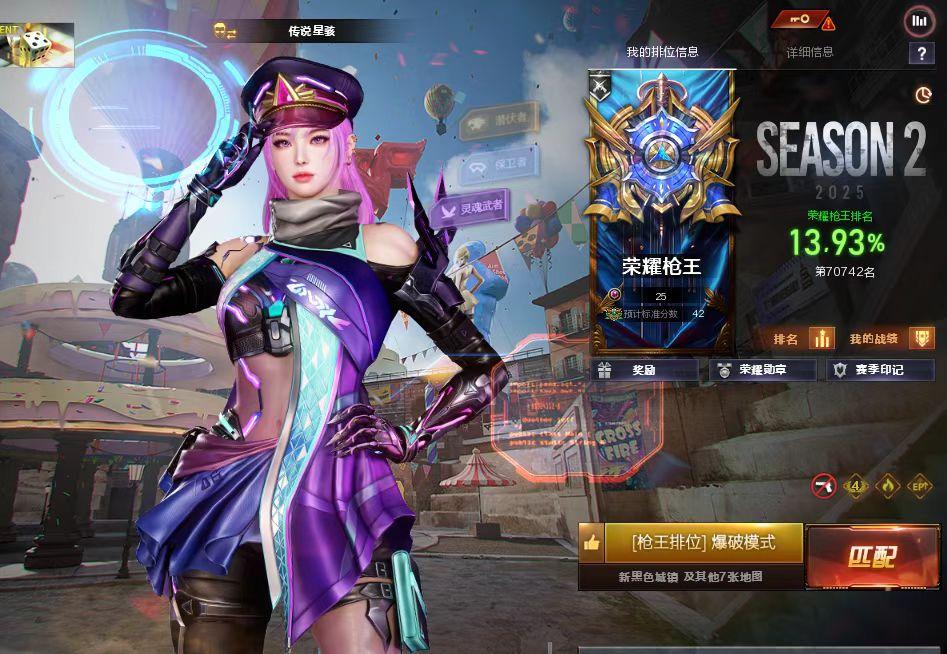Open the 赛季印记 season marks
947x654 pixels.
(879, 370)
